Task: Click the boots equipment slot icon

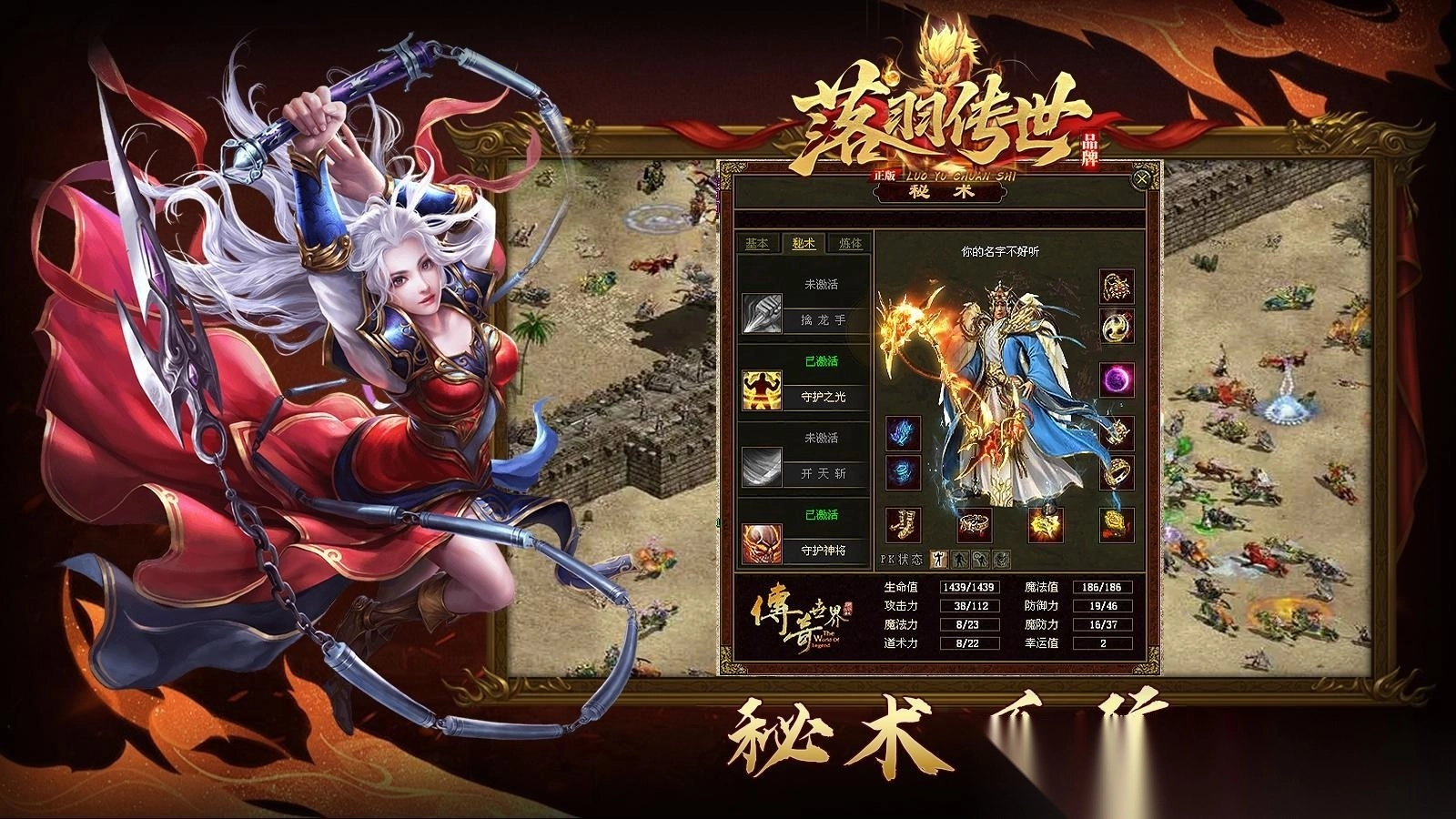Action: (x=903, y=522)
